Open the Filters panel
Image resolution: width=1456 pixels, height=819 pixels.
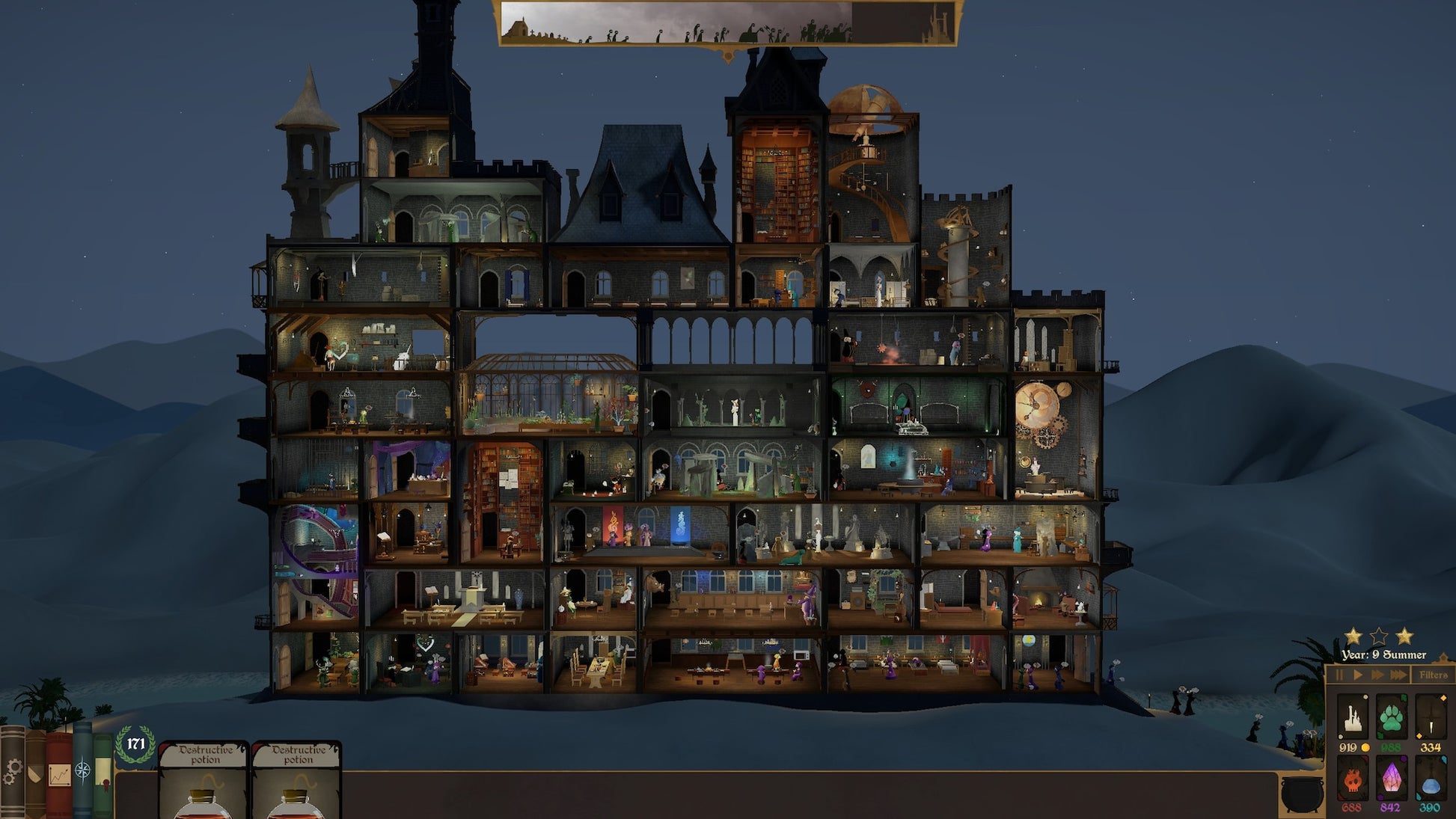(x=1433, y=675)
